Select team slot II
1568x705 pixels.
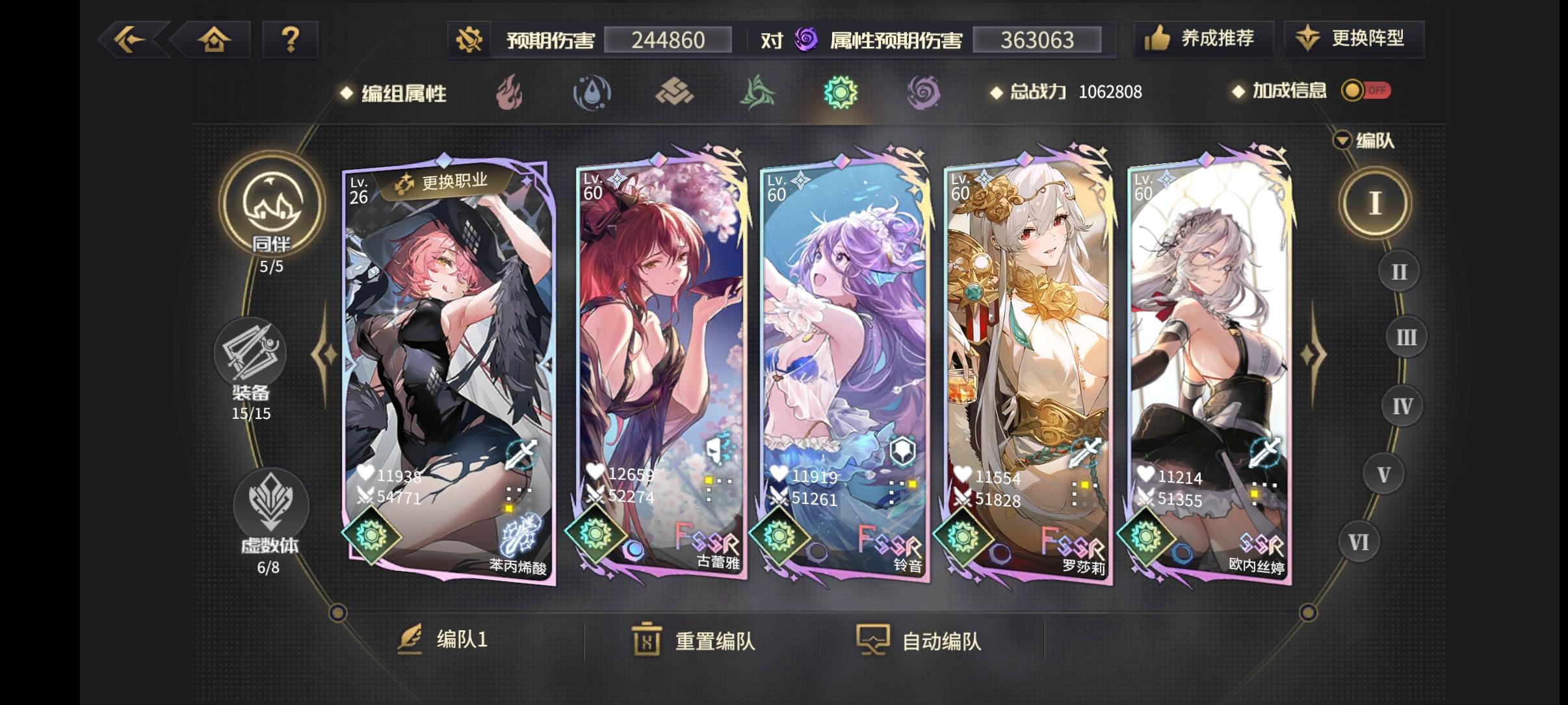[x=1397, y=271]
